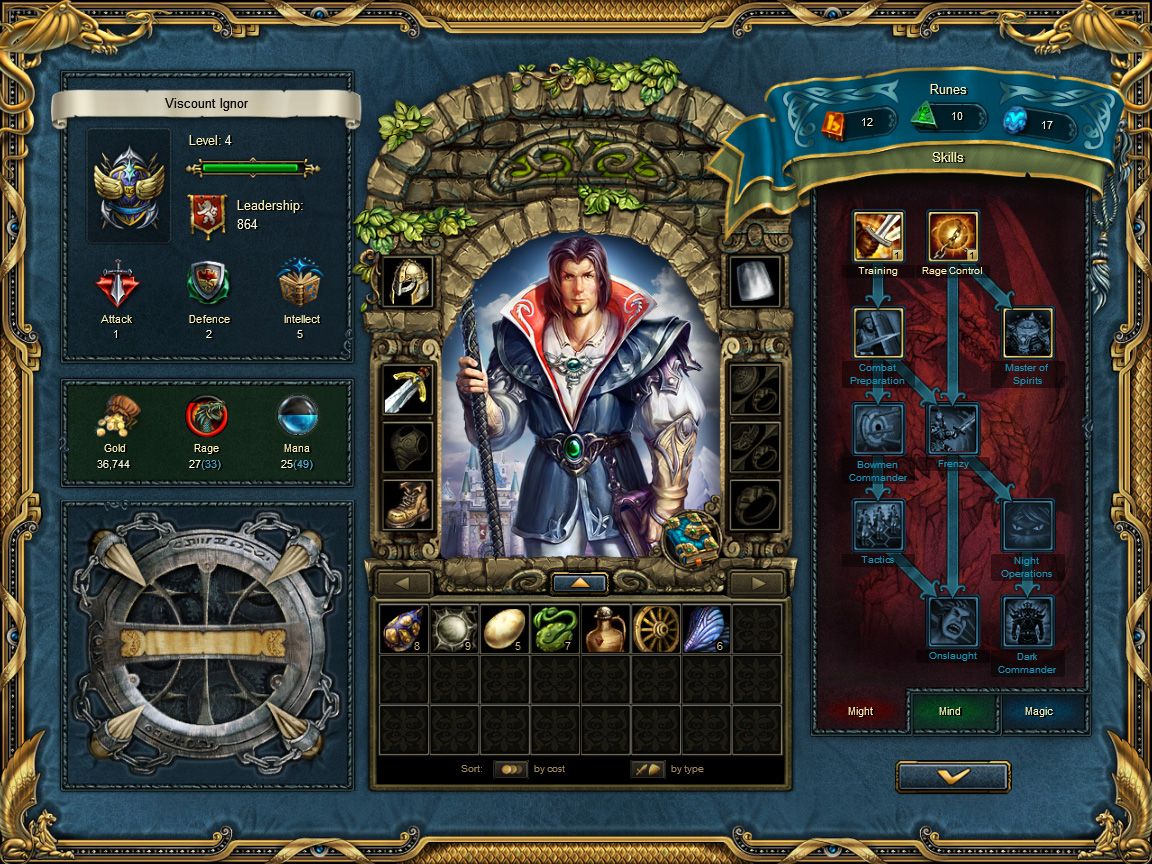The image size is (1152, 864).
Task: Select the Frenzy skill icon
Action: [x=952, y=429]
